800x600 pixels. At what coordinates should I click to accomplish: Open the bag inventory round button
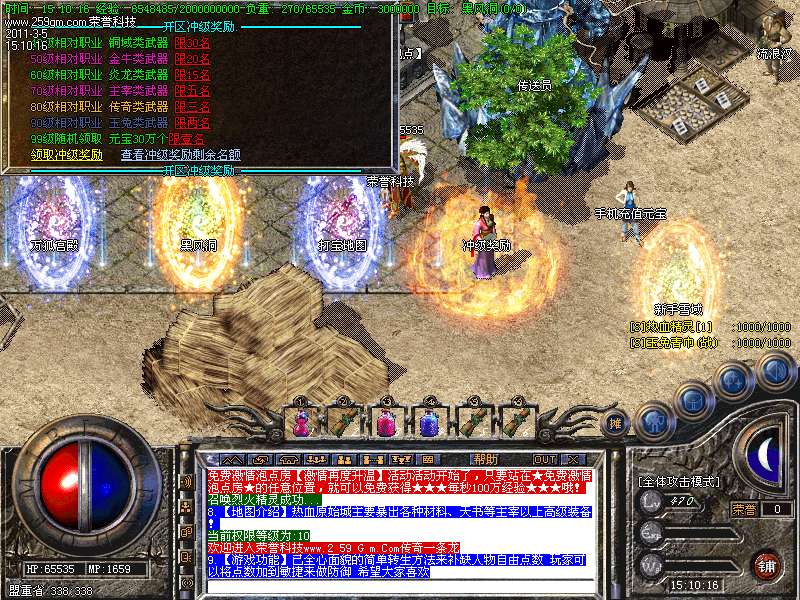[x=693, y=400]
